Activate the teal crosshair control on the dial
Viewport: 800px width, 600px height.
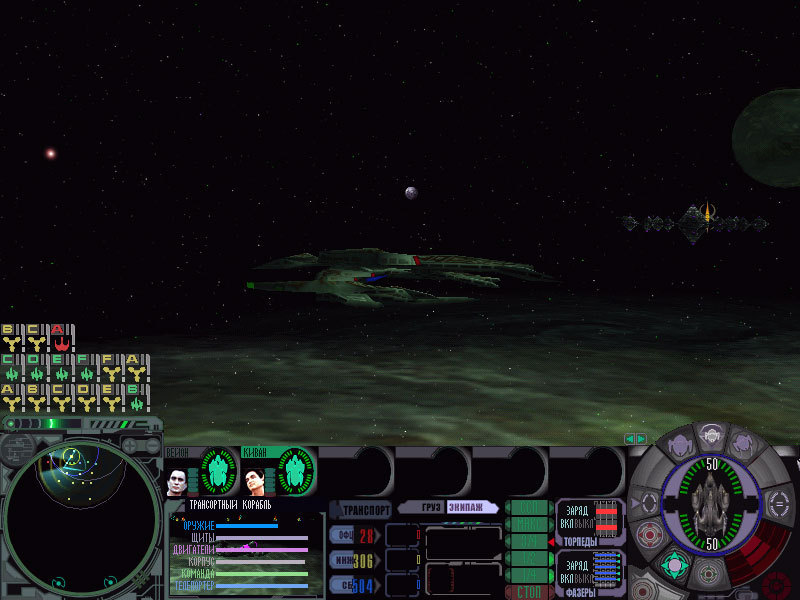point(674,565)
